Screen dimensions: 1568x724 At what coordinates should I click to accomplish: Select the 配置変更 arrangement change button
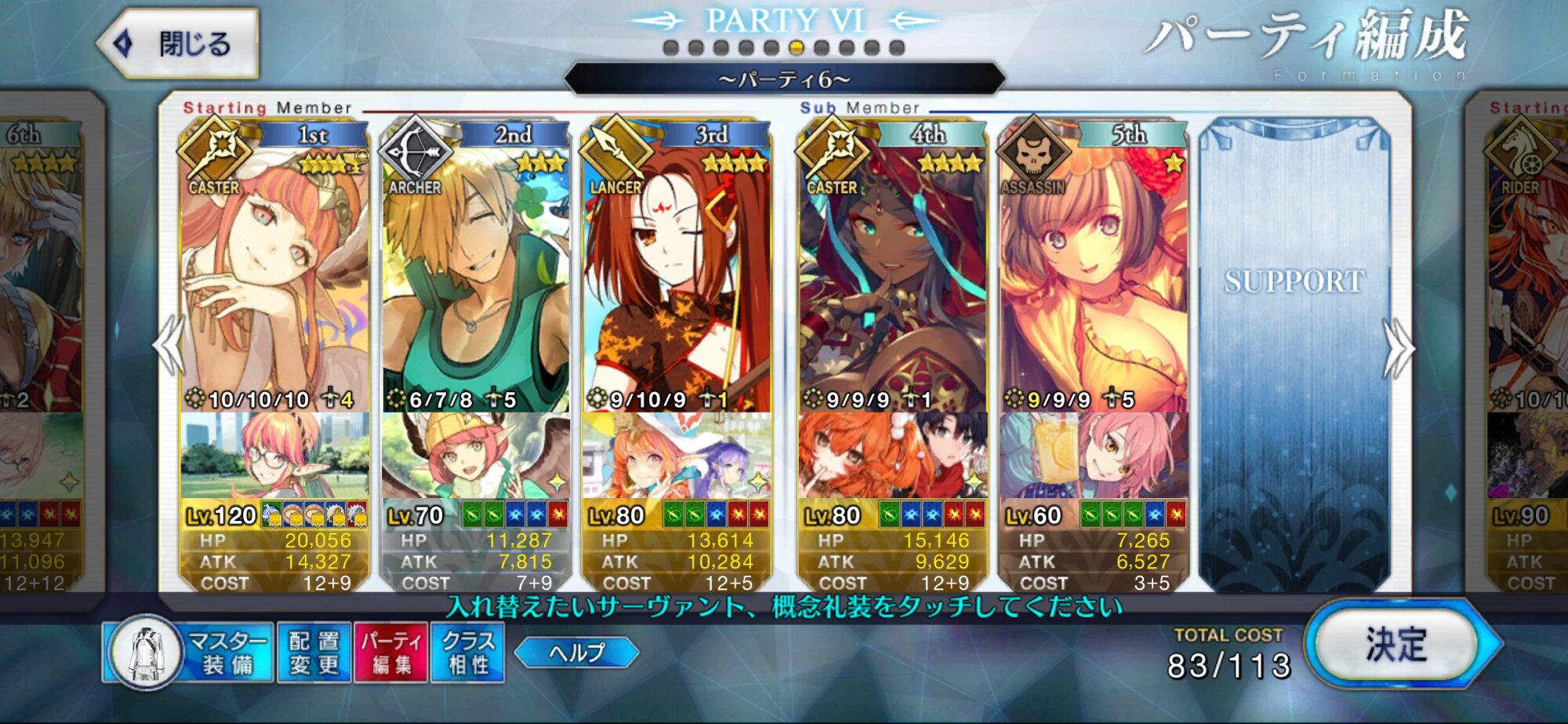click(314, 653)
